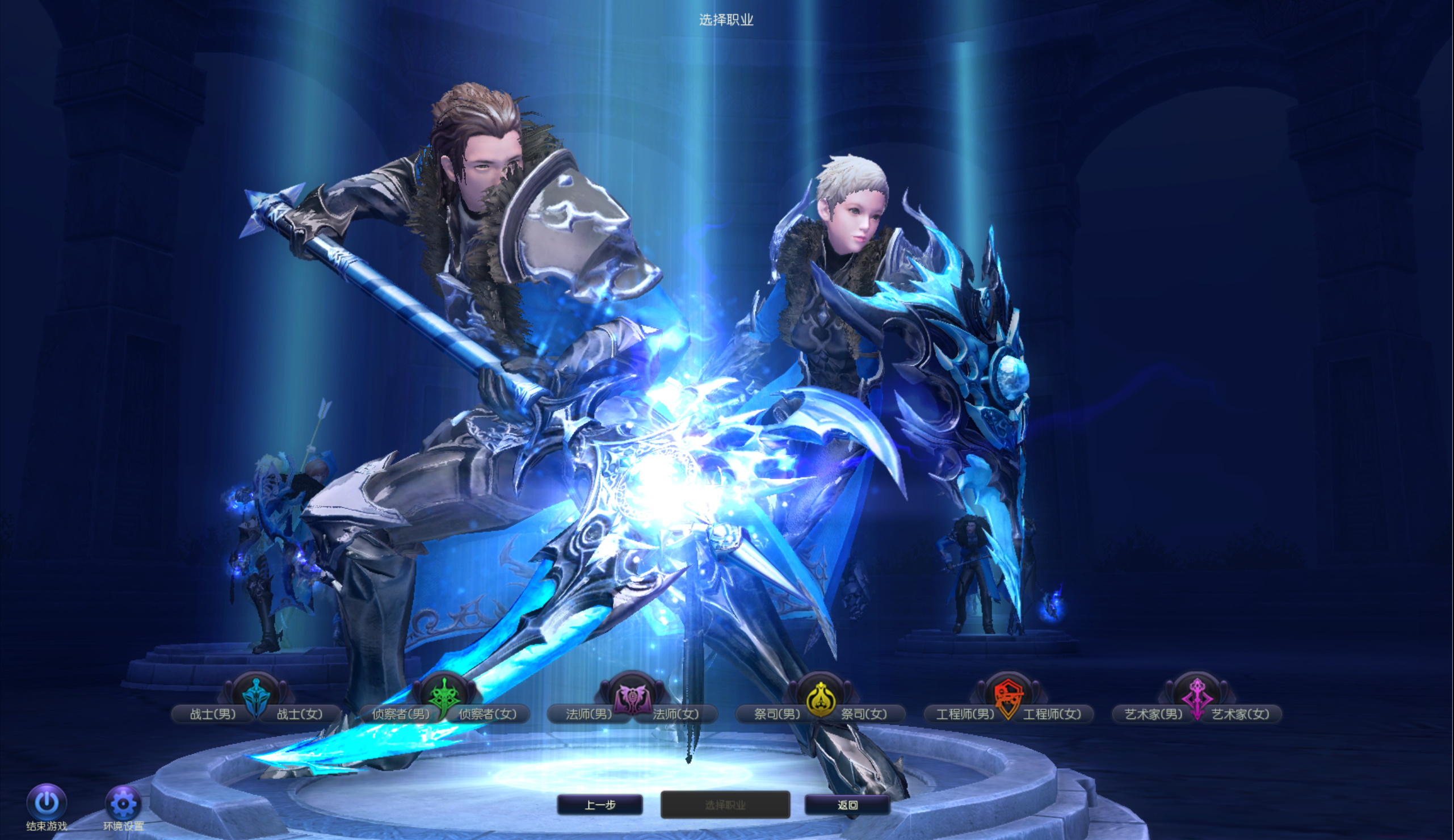Select the male Engineer class 工程师(男)
The height and width of the screenshot is (840, 1454).
[965, 714]
